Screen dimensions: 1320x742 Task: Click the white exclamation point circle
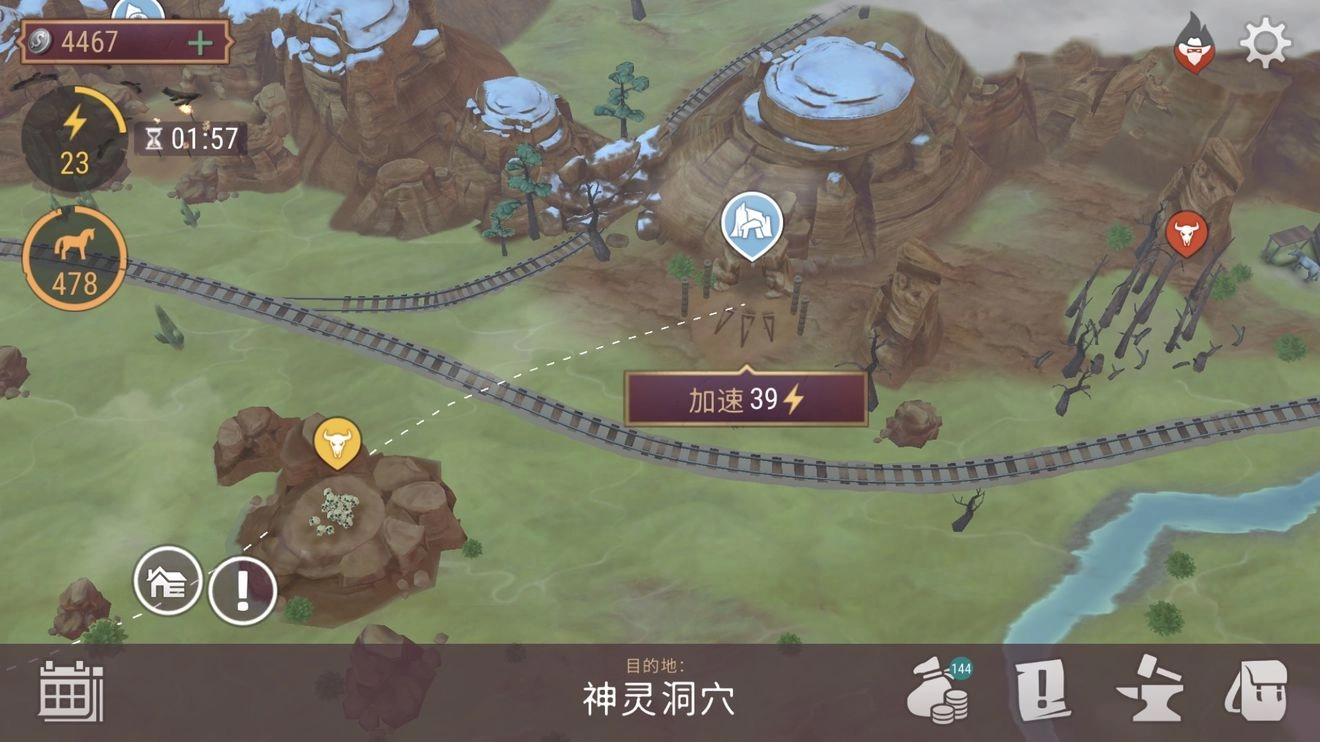[240, 589]
